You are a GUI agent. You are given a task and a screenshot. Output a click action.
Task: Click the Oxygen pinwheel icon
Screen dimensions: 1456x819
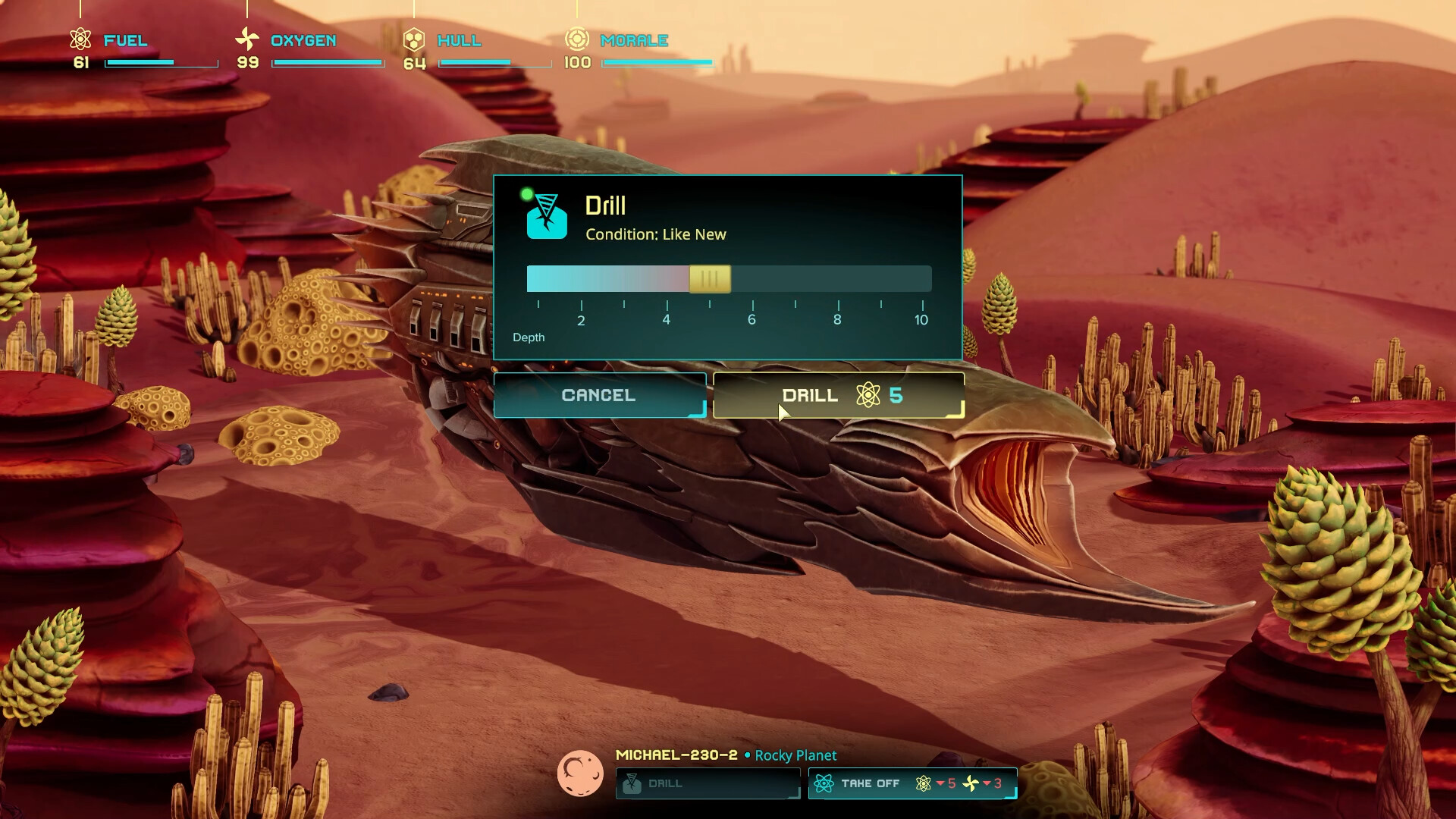(247, 39)
